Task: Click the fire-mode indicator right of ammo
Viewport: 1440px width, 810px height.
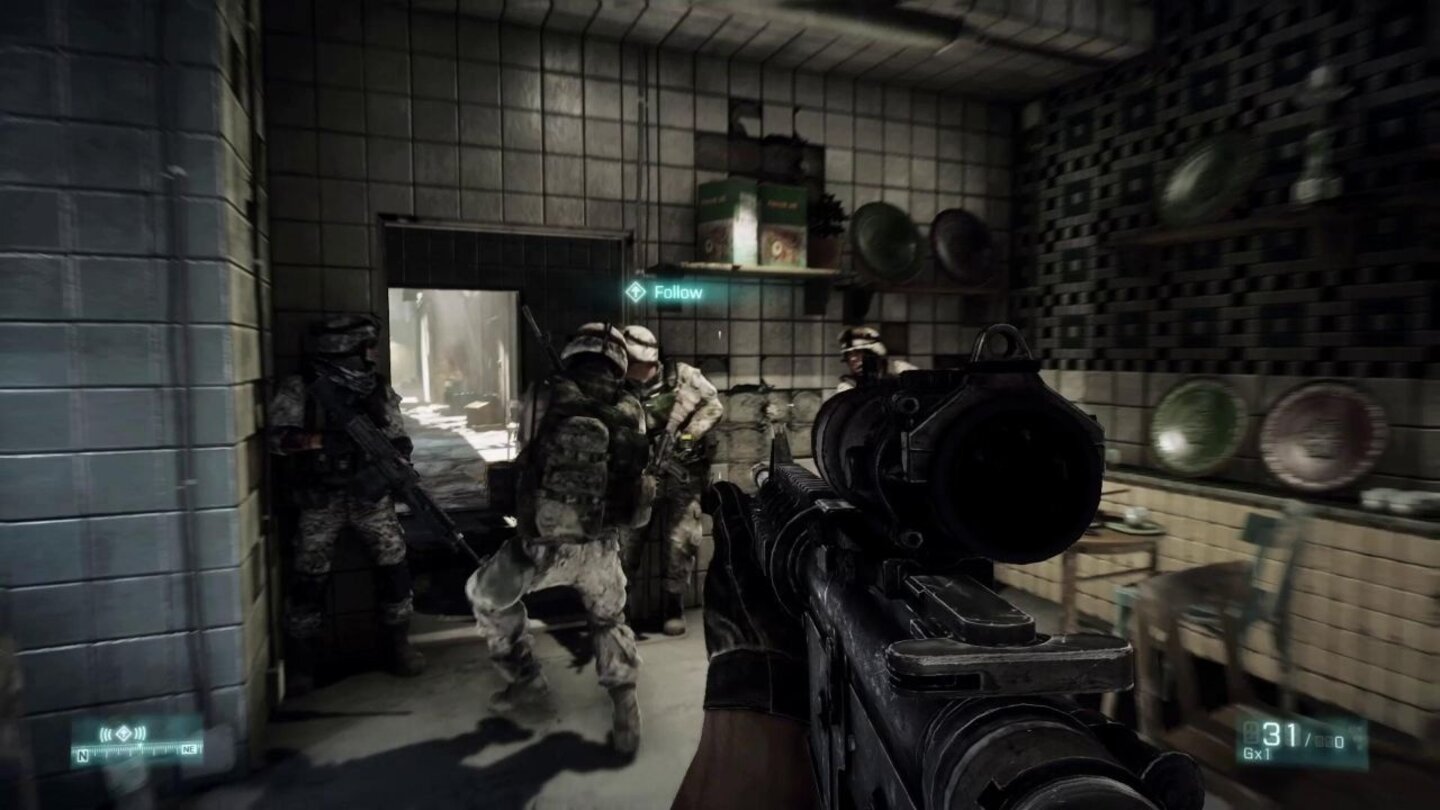Action: [1357, 736]
